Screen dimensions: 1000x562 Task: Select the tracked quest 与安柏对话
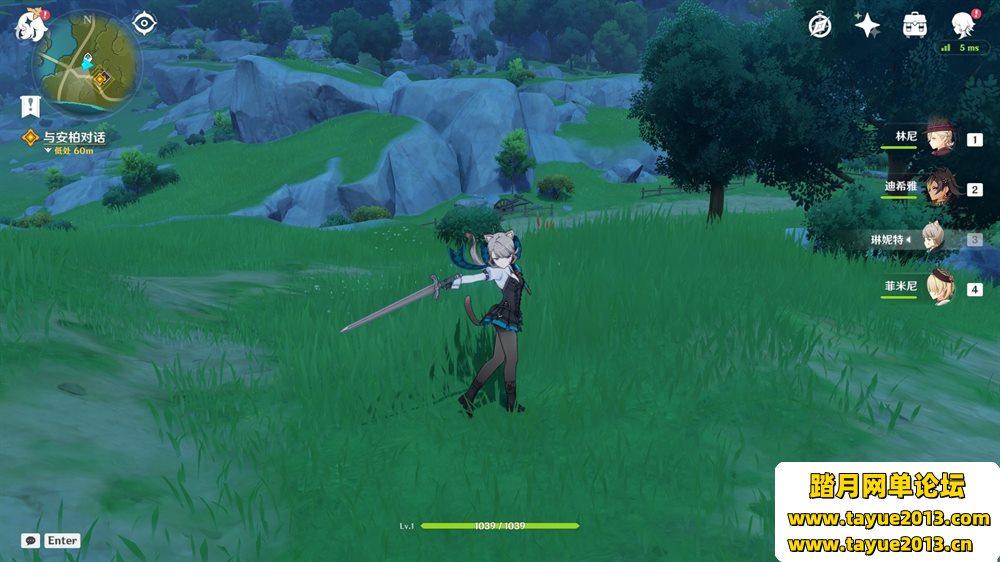(74, 137)
